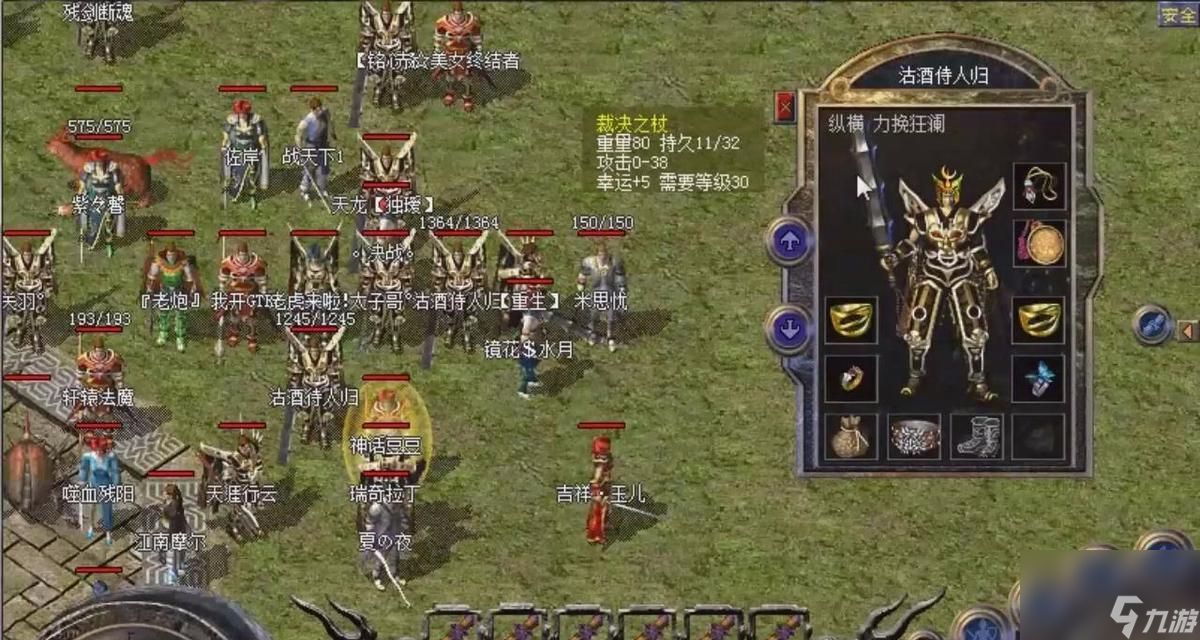Close the character equipment panel
Viewport: 1200px width, 640px height.
(x=785, y=106)
